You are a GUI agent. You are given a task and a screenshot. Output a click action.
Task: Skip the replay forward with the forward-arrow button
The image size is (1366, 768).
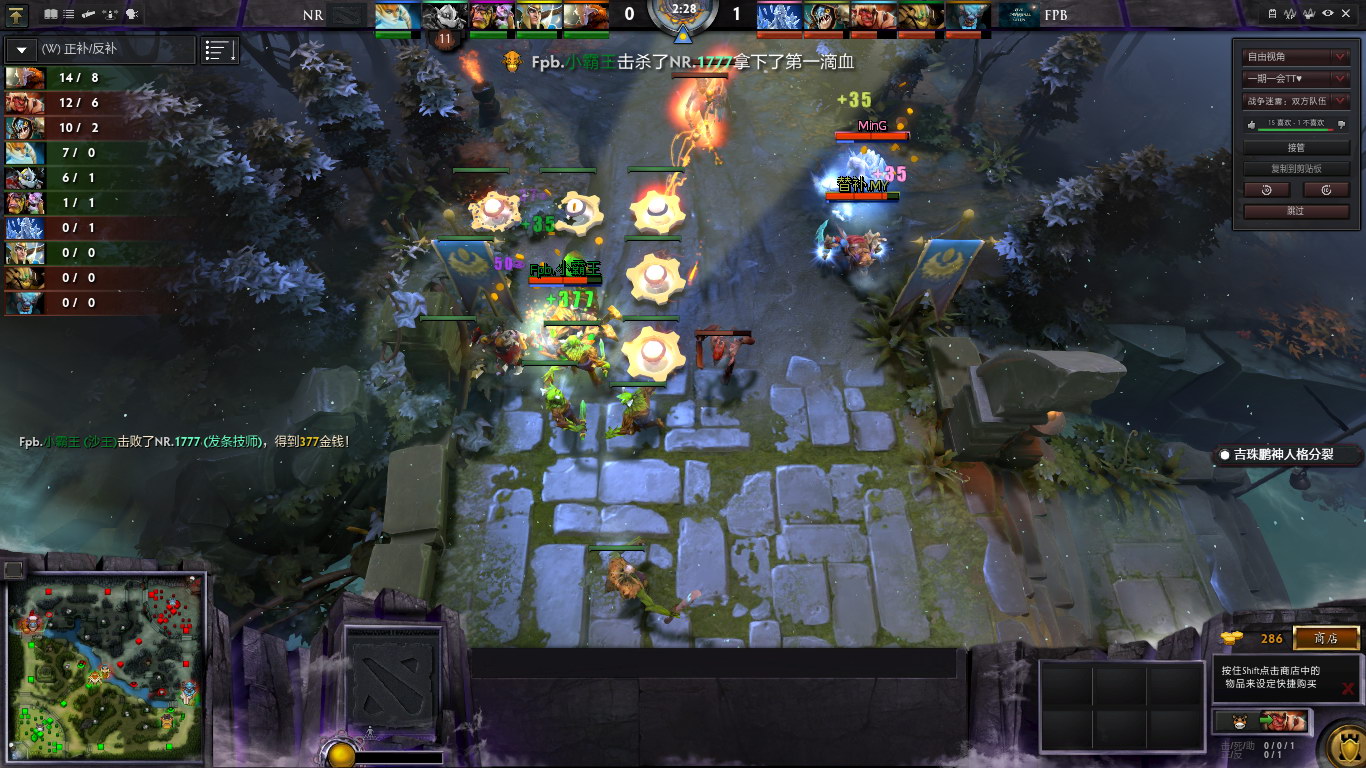[1327, 190]
